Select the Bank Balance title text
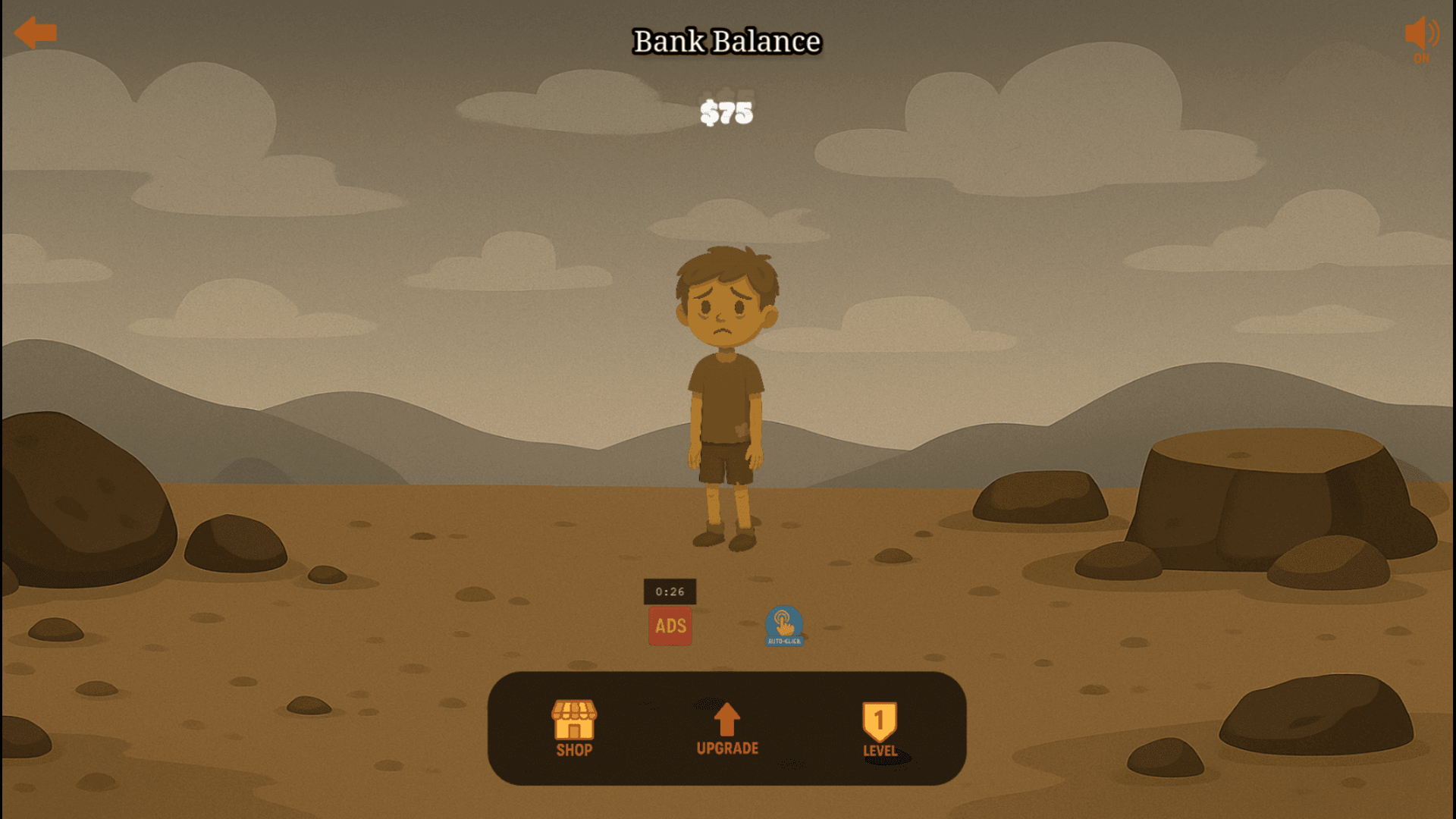This screenshot has height=819, width=1456. tap(726, 42)
